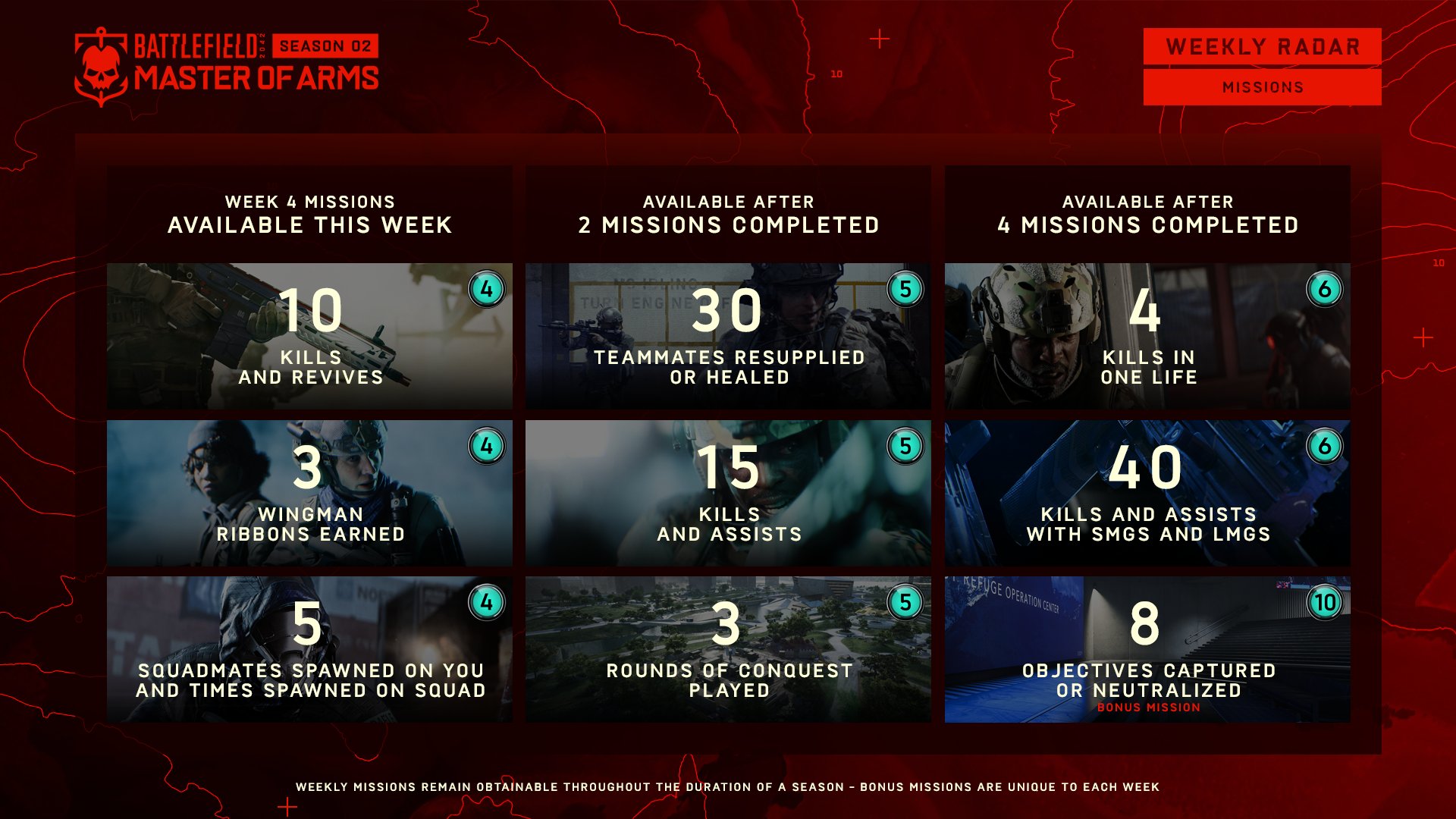Viewport: 1456px width, 819px height.
Task: Select the 4 Kills in One Life mission
Action: tap(1147, 336)
